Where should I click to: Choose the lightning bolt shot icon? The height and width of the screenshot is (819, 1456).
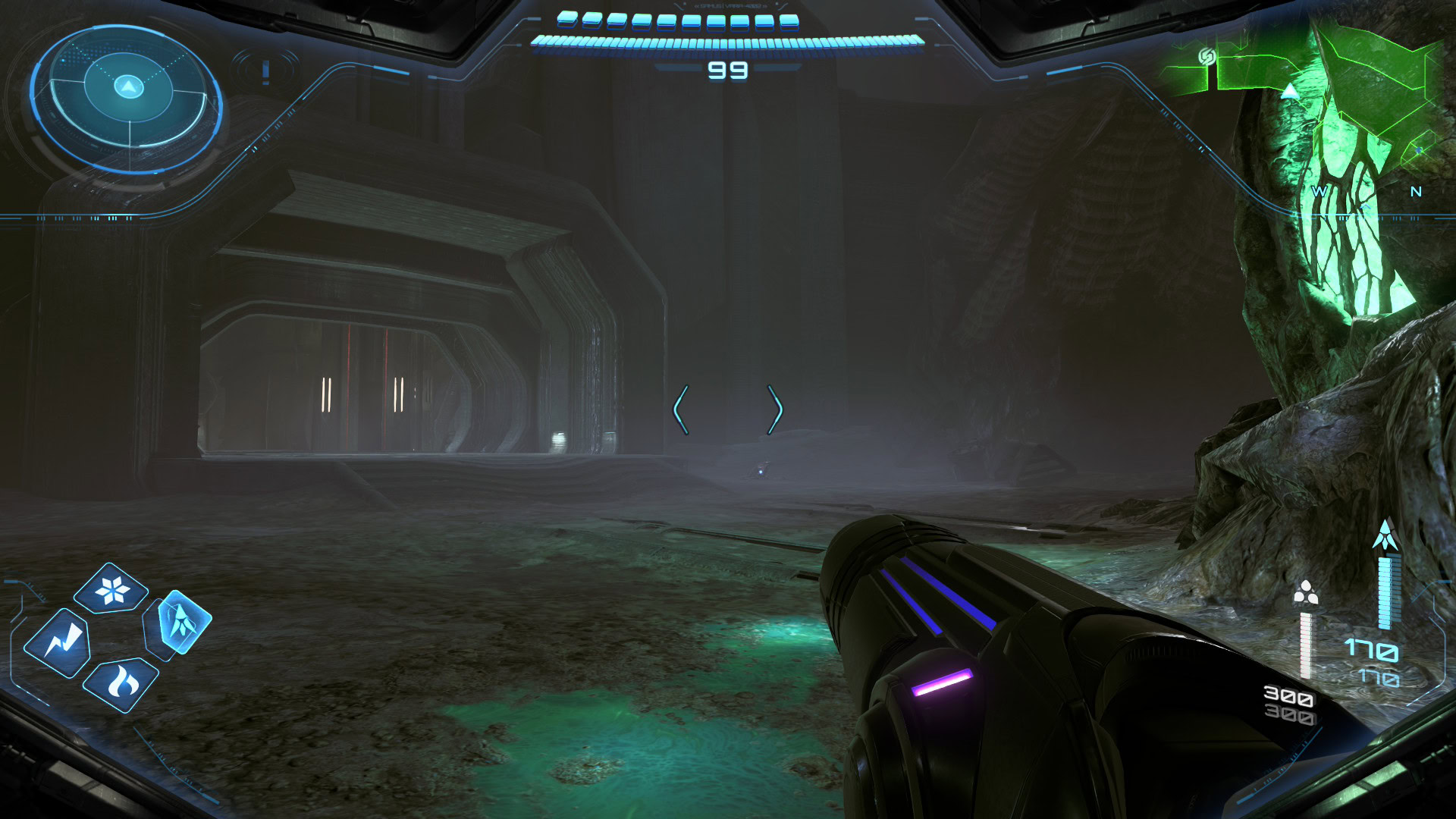point(58,643)
